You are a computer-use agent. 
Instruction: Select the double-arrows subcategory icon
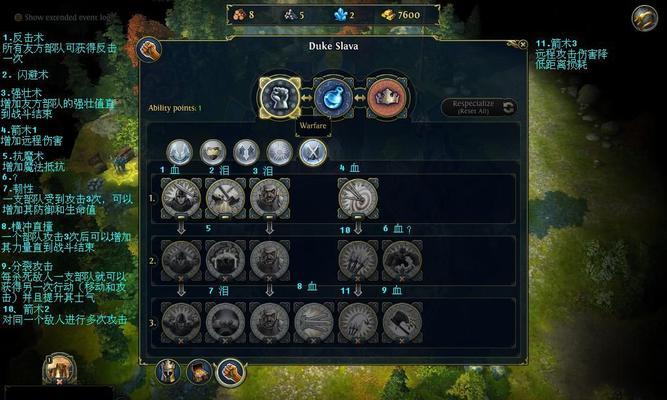pos(246,152)
